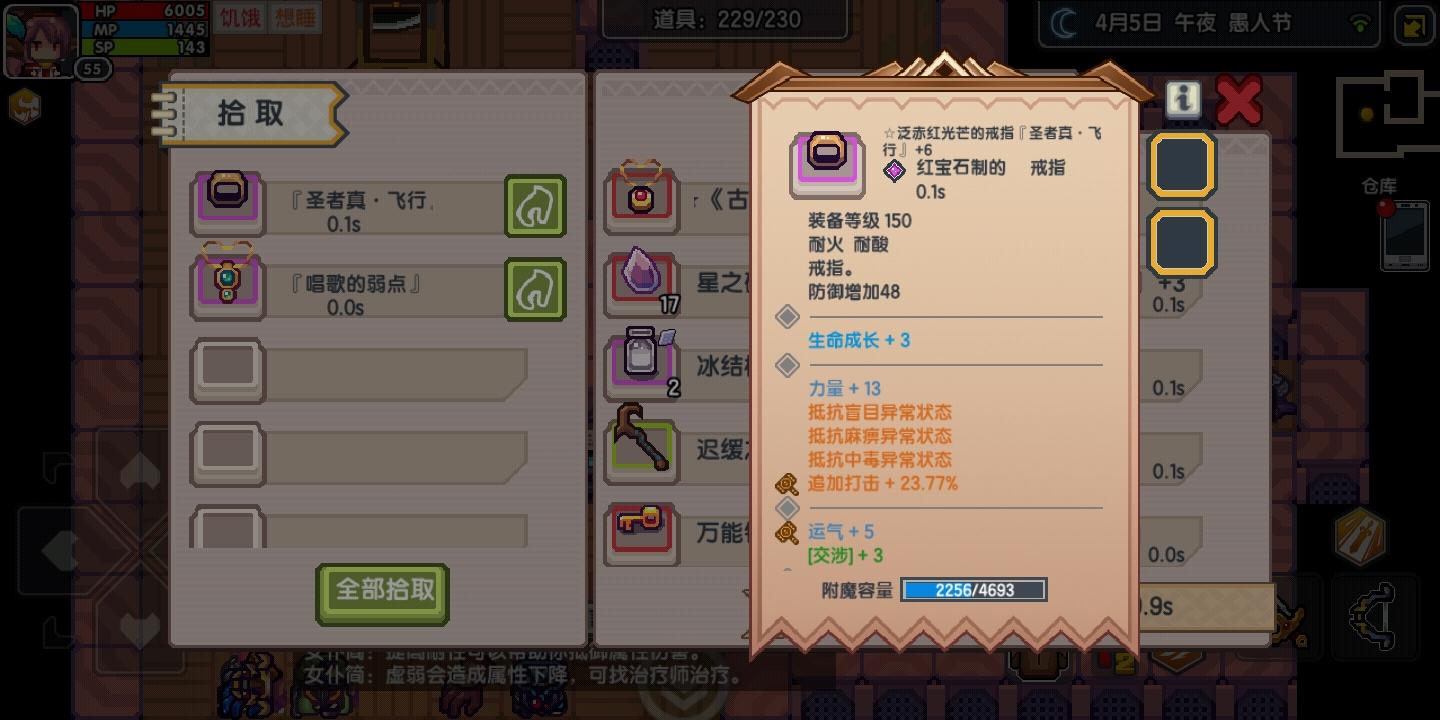Select the 冰结 ice potion with count 2
Image resolution: width=1440 pixels, height=720 pixels.
(x=641, y=362)
